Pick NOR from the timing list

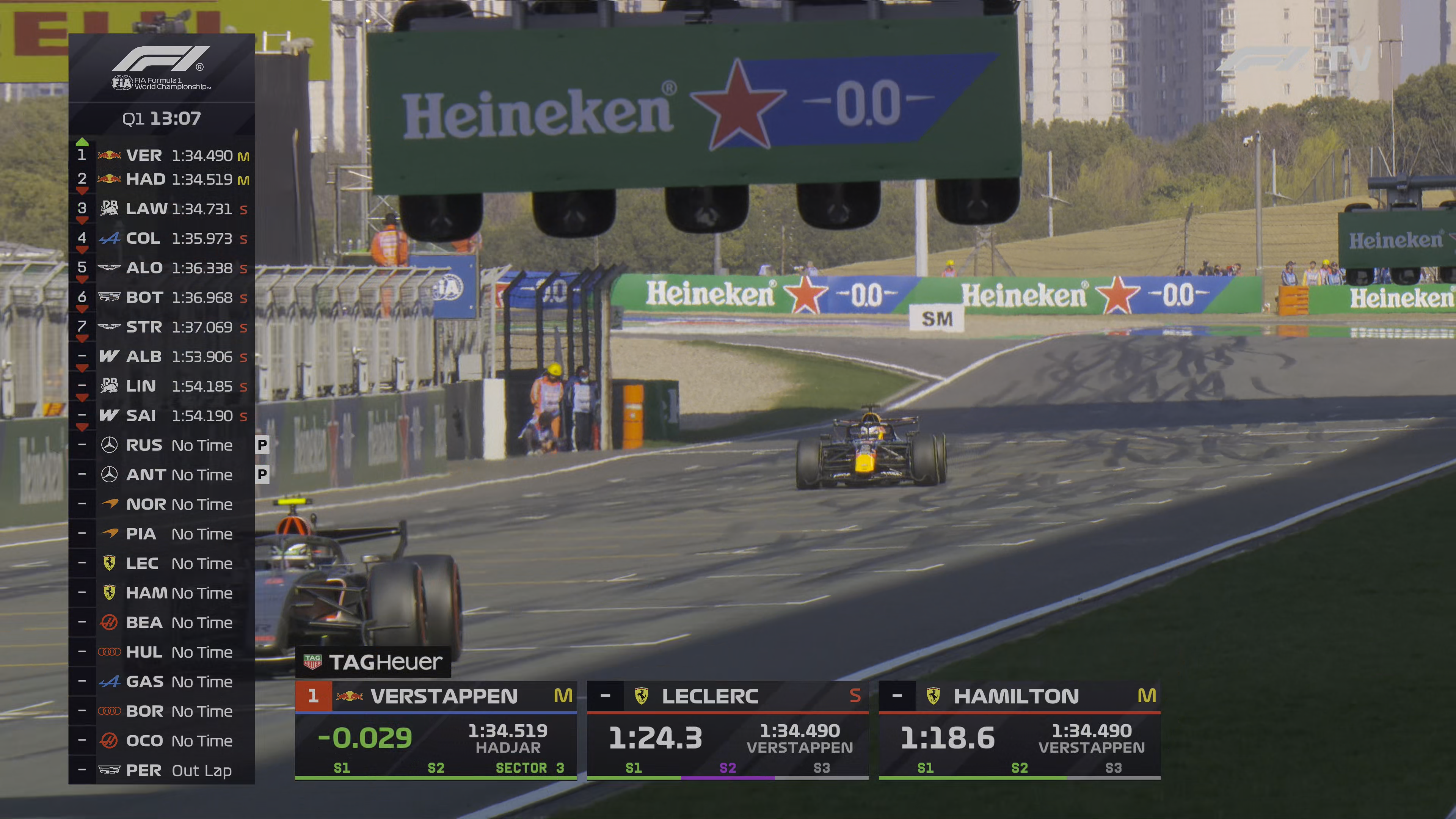tap(162, 504)
